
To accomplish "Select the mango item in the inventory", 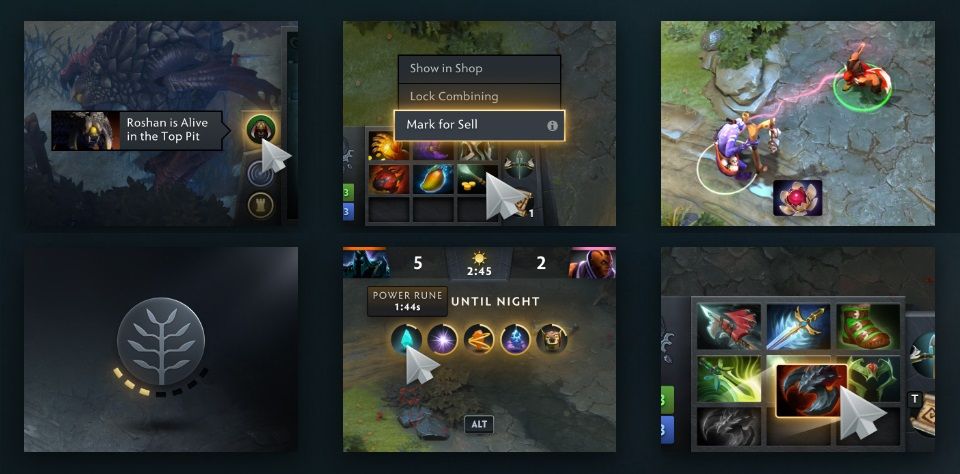I will (x=431, y=179).
